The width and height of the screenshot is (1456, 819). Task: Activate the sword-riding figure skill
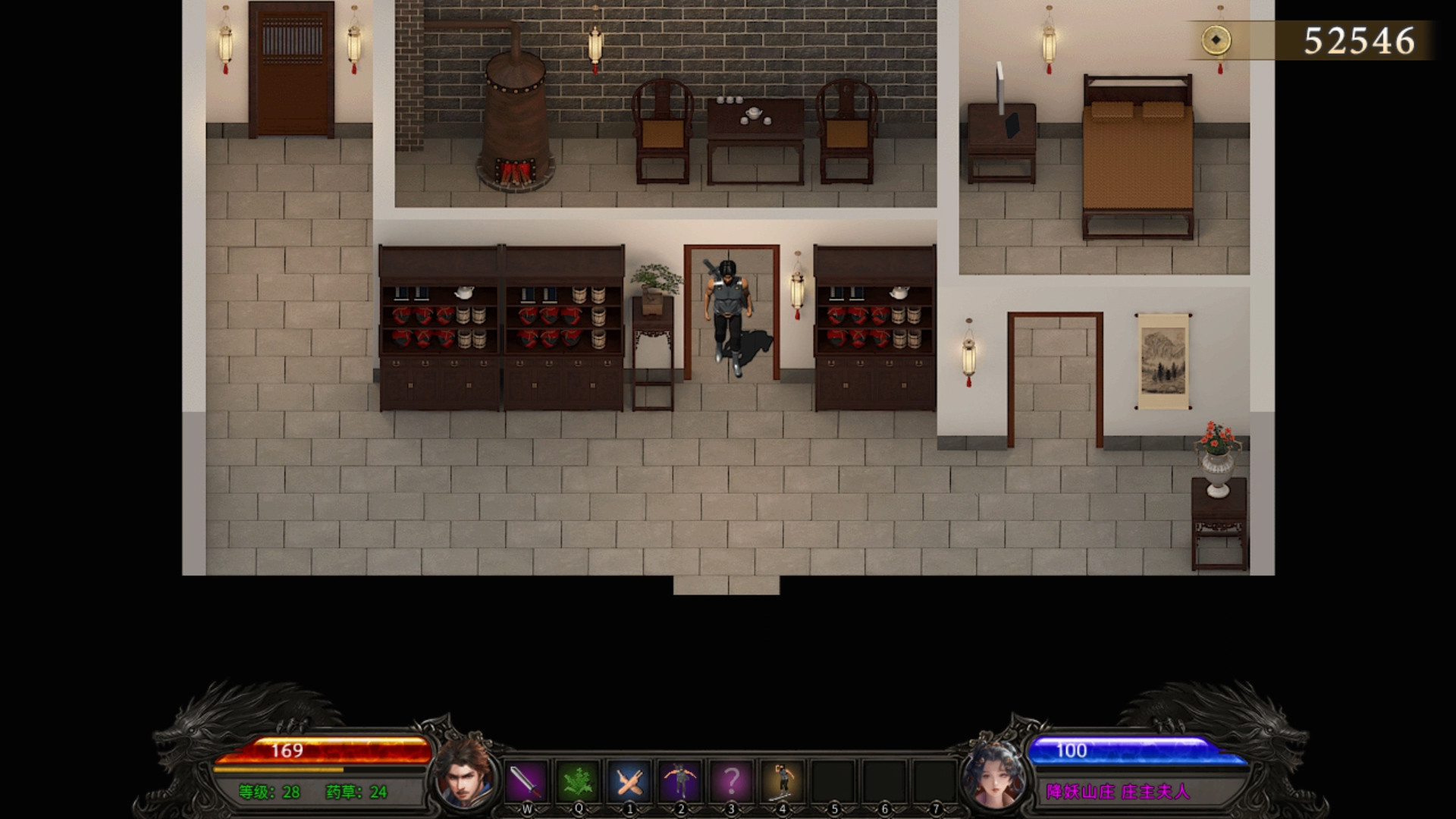(x=782, y=780)
